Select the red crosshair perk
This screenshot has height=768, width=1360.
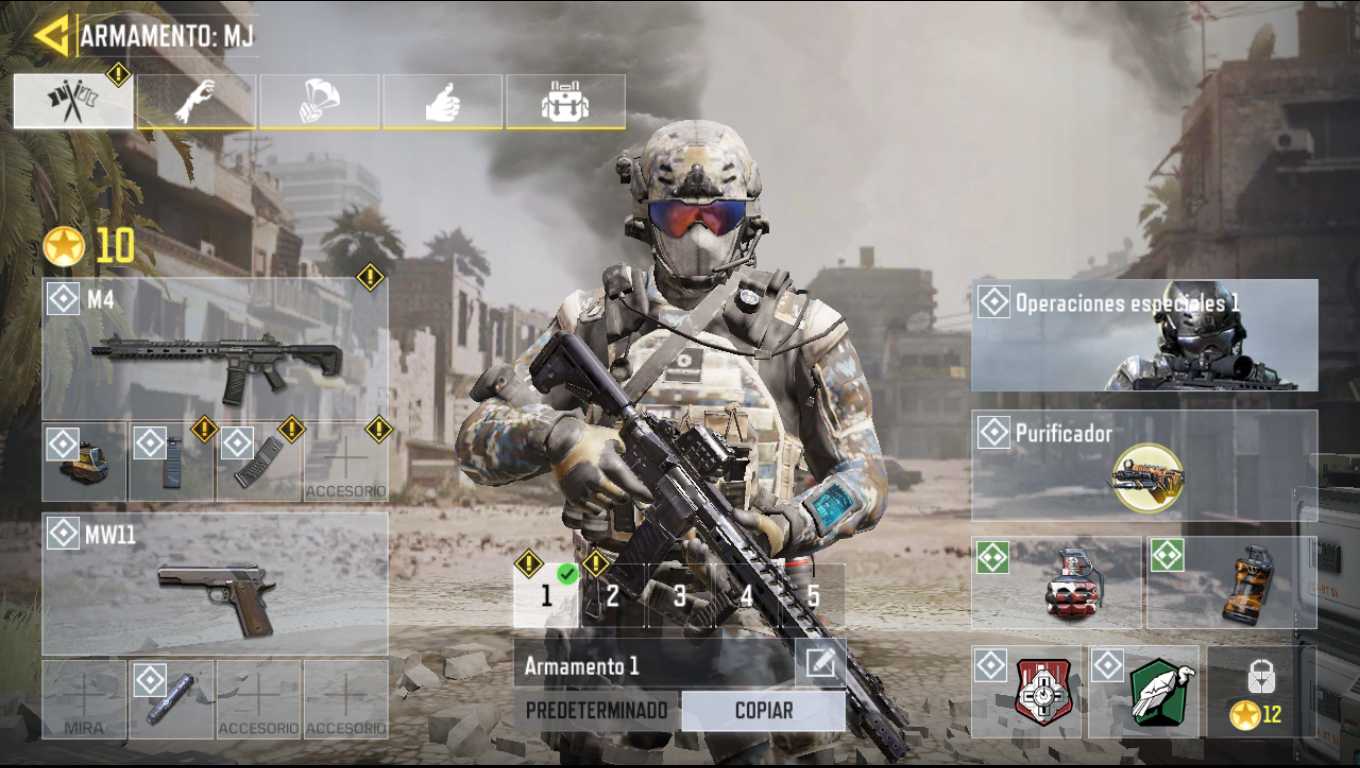(1028, 692)
